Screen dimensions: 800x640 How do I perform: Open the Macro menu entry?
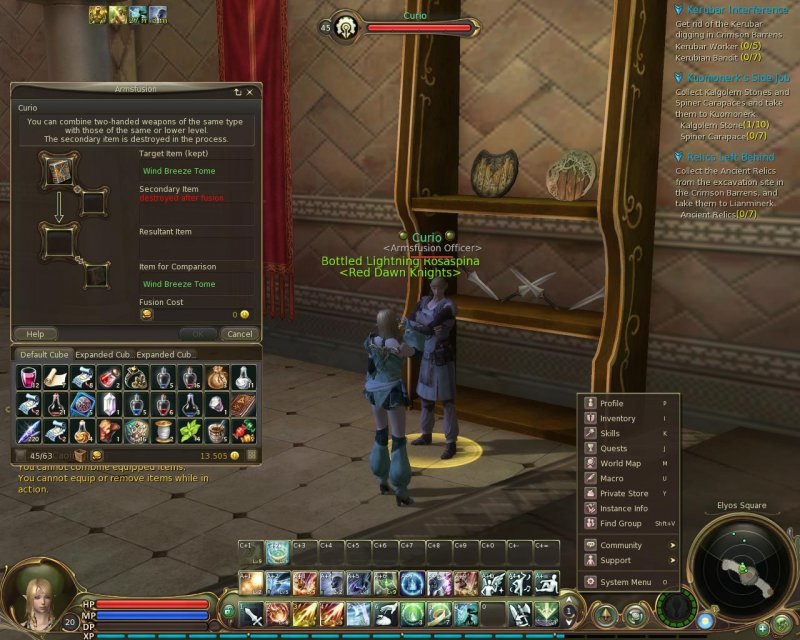pyautogui.click(x=611, y=479)
